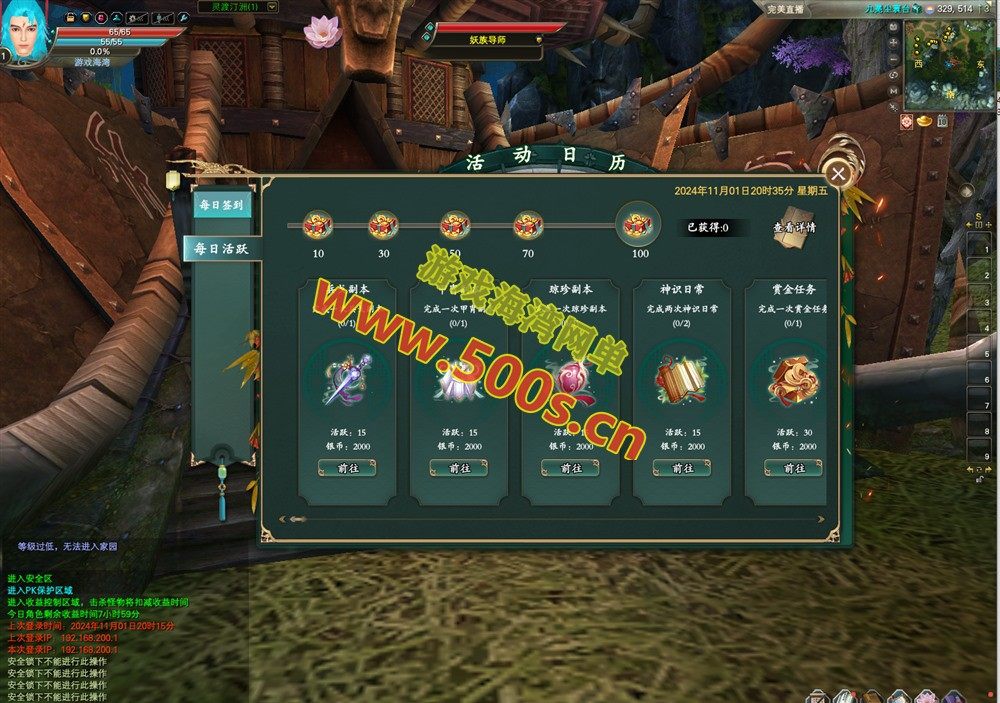The image size is (1000, 703).
Task: Select the 神识日常 scroll icon
Action: [682, 378]
